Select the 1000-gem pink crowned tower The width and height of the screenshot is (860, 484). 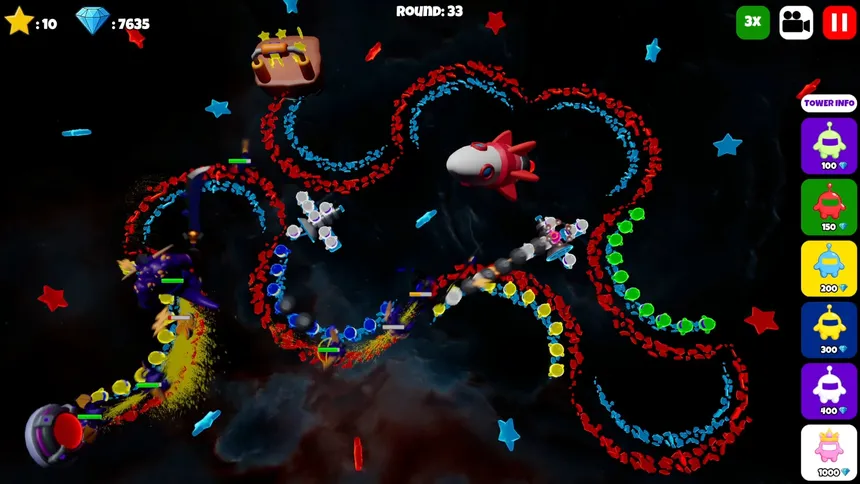point(829,451)
